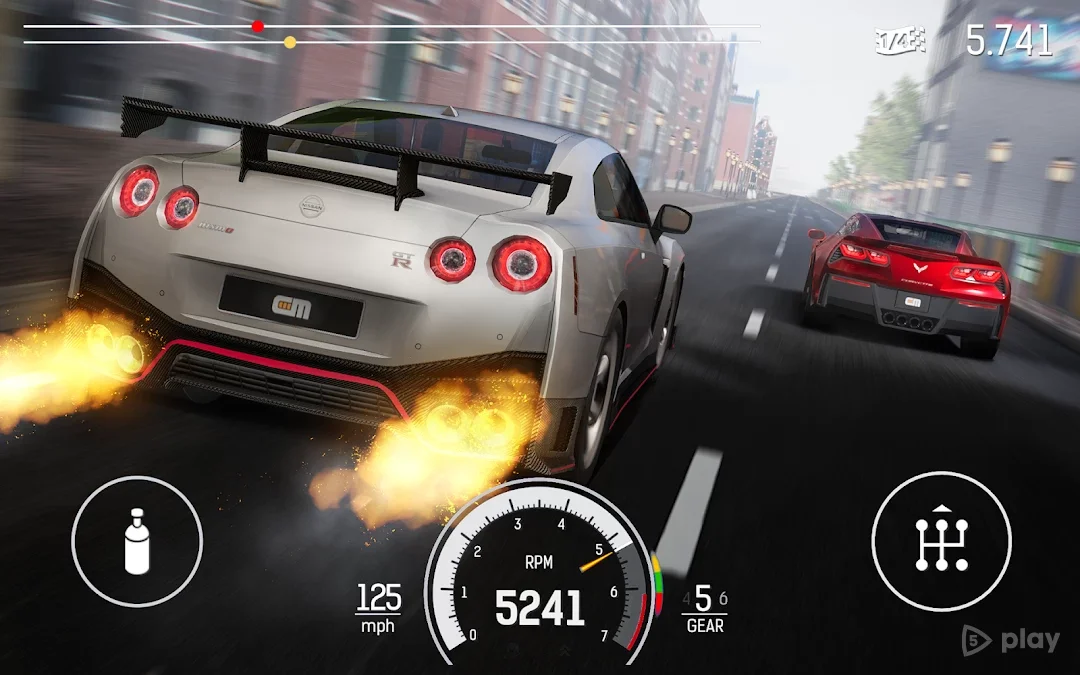Activate the nitrous bottle boost button
1080x675 pixels.
pos(137,541)
